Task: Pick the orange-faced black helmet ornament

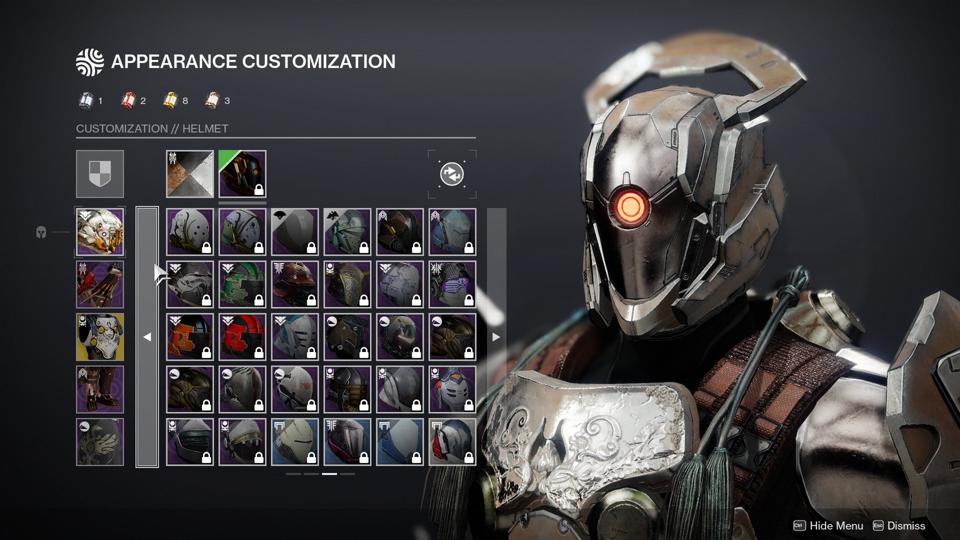Action: [x=190, y=337]
